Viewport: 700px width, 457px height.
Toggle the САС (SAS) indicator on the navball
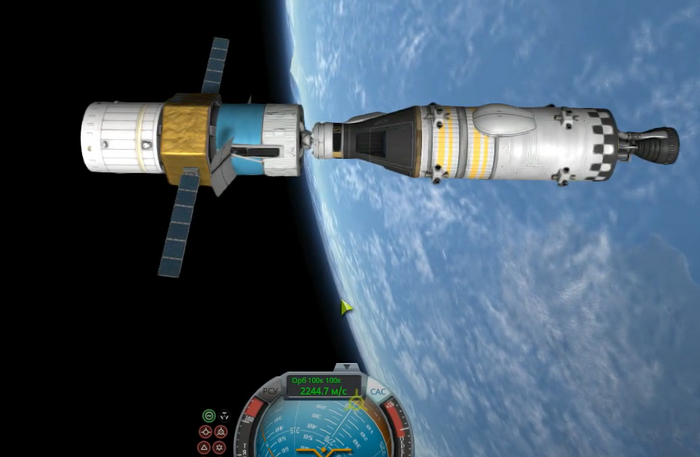(x=377, y=391)
